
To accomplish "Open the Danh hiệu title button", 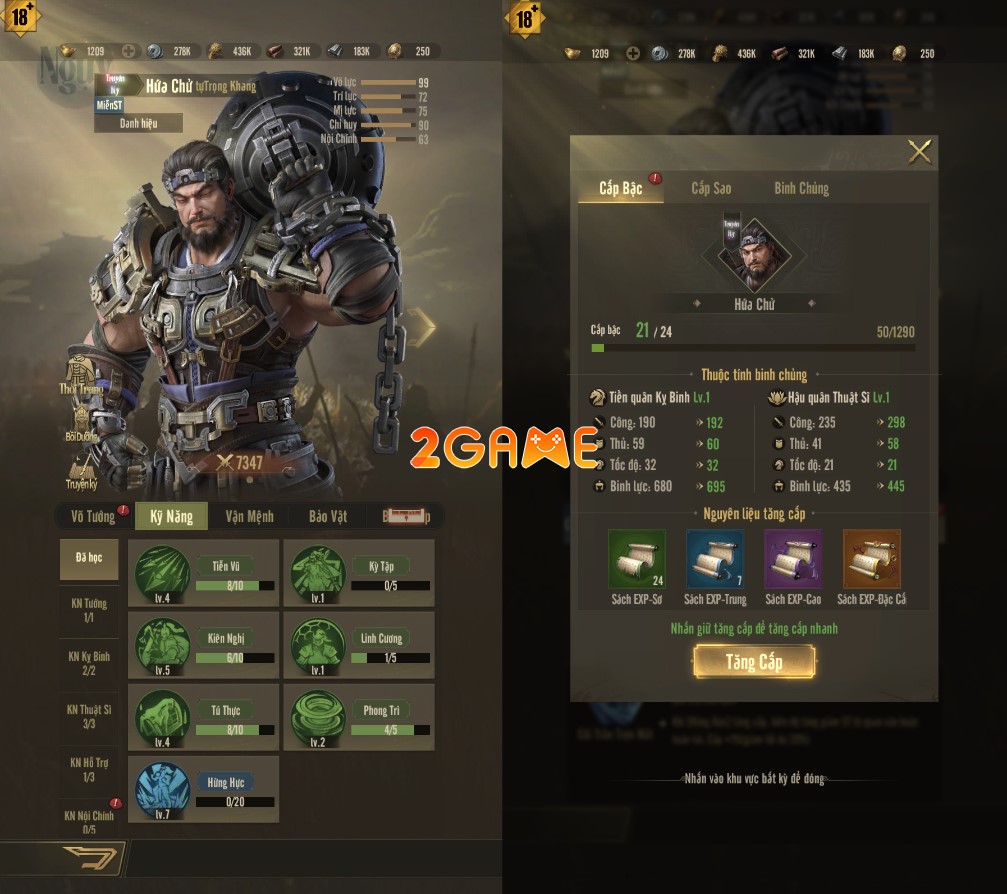I will (x=139, y=123).
